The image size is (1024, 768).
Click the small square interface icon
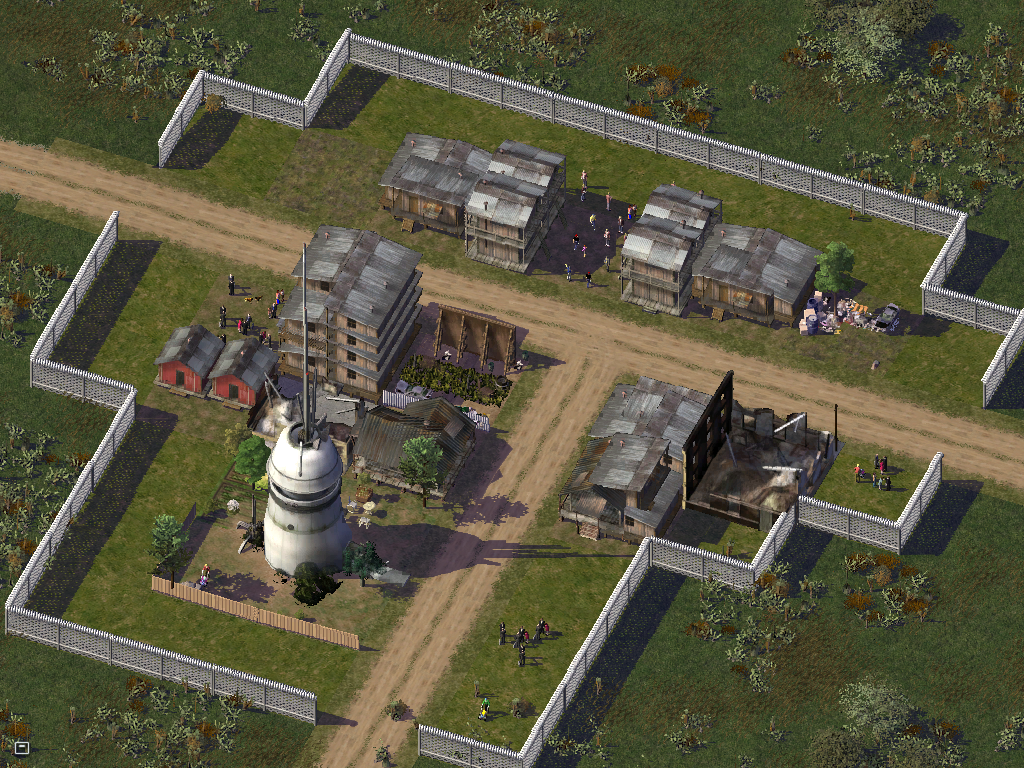coord(21,746)
